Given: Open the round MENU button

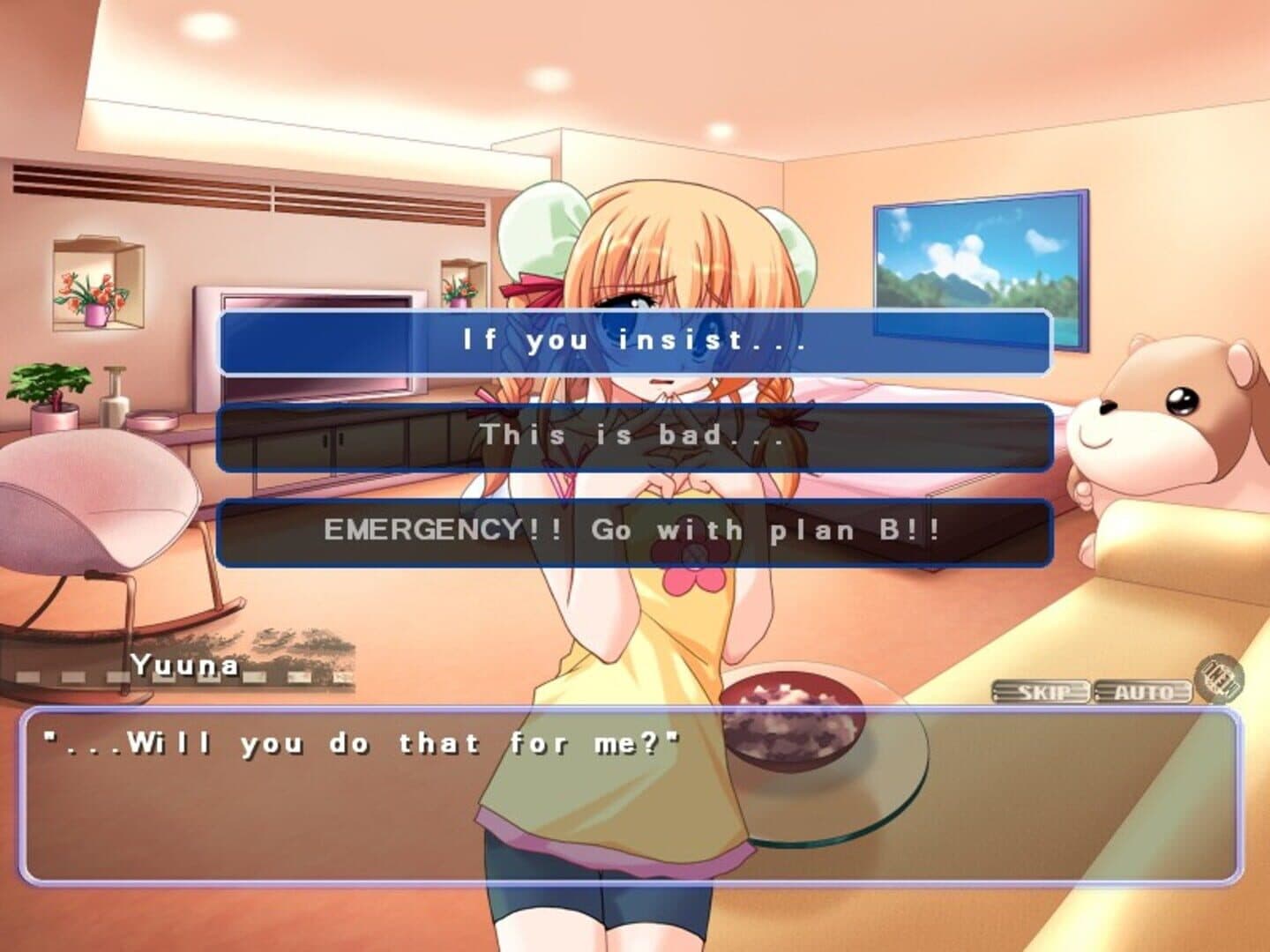Looking at the screenshot, I should point(1219,680).
